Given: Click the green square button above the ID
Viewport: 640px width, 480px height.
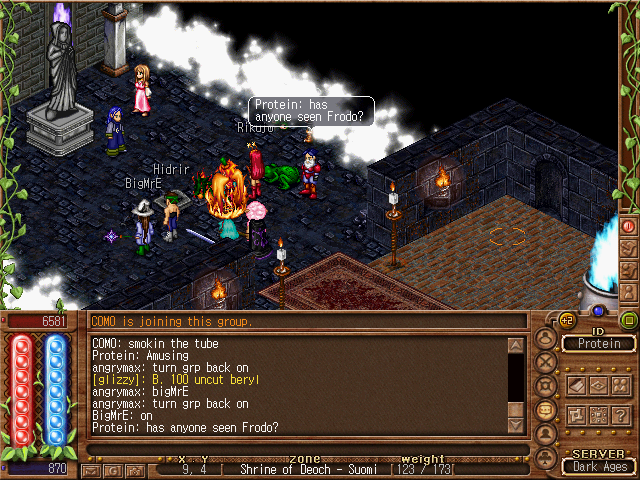Looking at the screenshot, I should [x=628, y=320].
